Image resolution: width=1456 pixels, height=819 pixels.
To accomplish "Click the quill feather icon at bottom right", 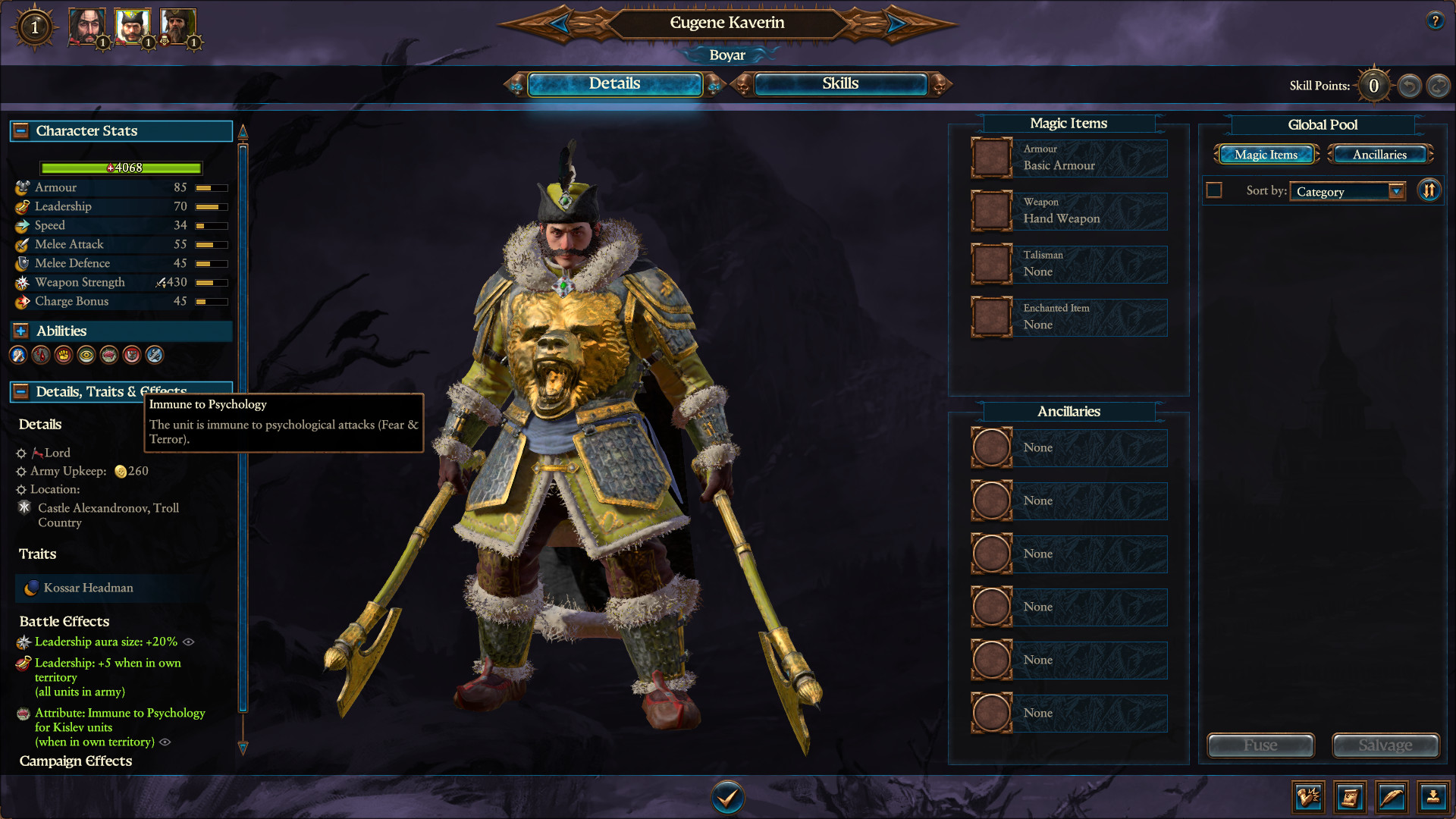I will point(1391,797).
